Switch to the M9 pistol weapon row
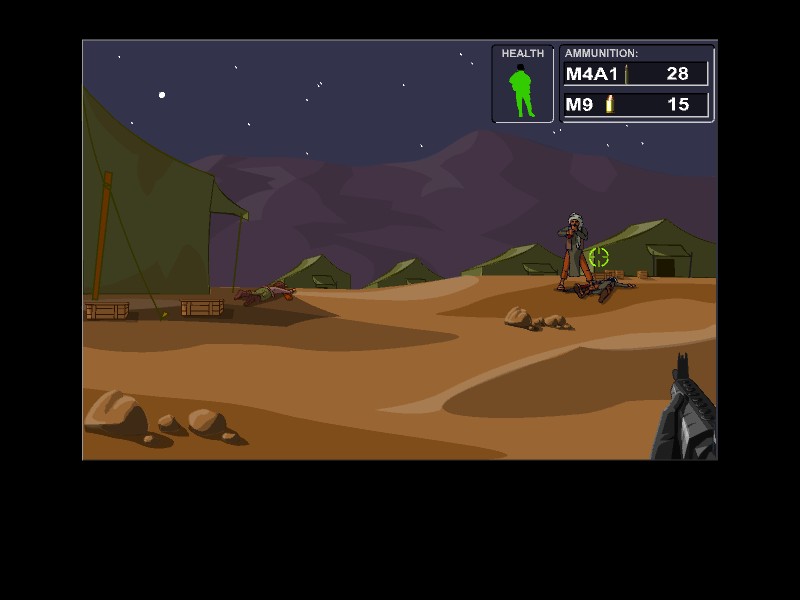This screenshot has width=800, height=600. [x=636, y=104]
